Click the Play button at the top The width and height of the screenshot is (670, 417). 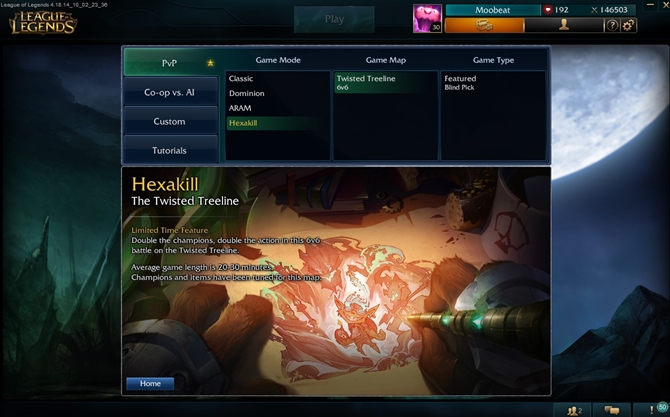click(334, 19)
